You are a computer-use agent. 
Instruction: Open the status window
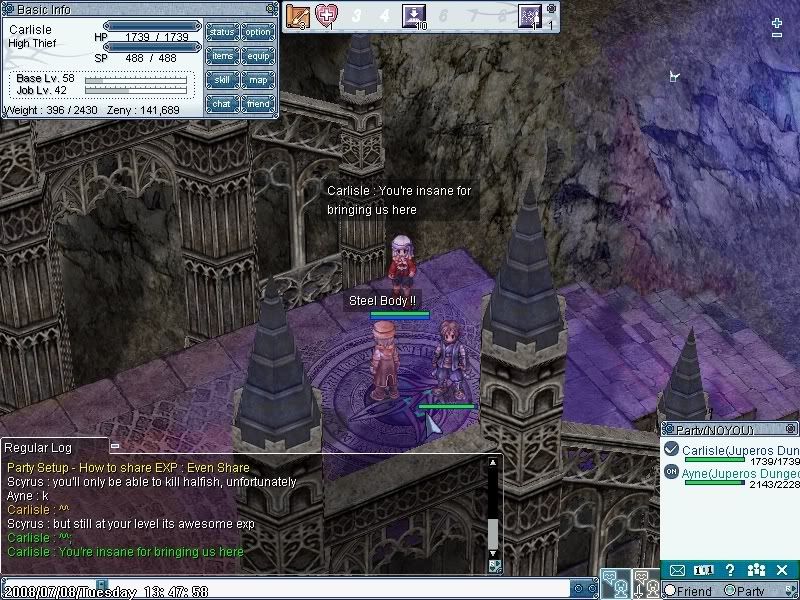[221, 32]
